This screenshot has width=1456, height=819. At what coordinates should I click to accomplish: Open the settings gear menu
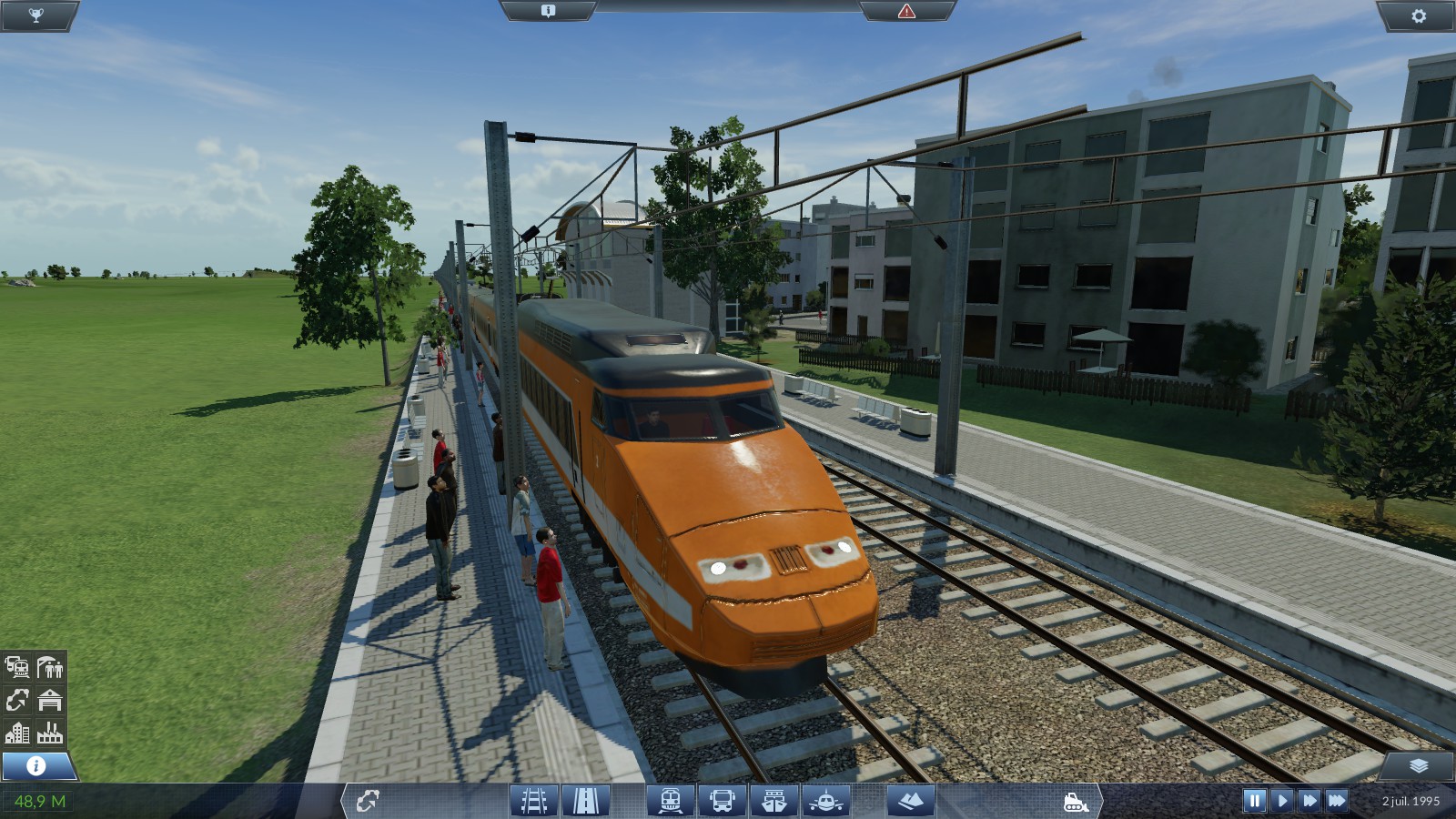[x=1418, y=15]
